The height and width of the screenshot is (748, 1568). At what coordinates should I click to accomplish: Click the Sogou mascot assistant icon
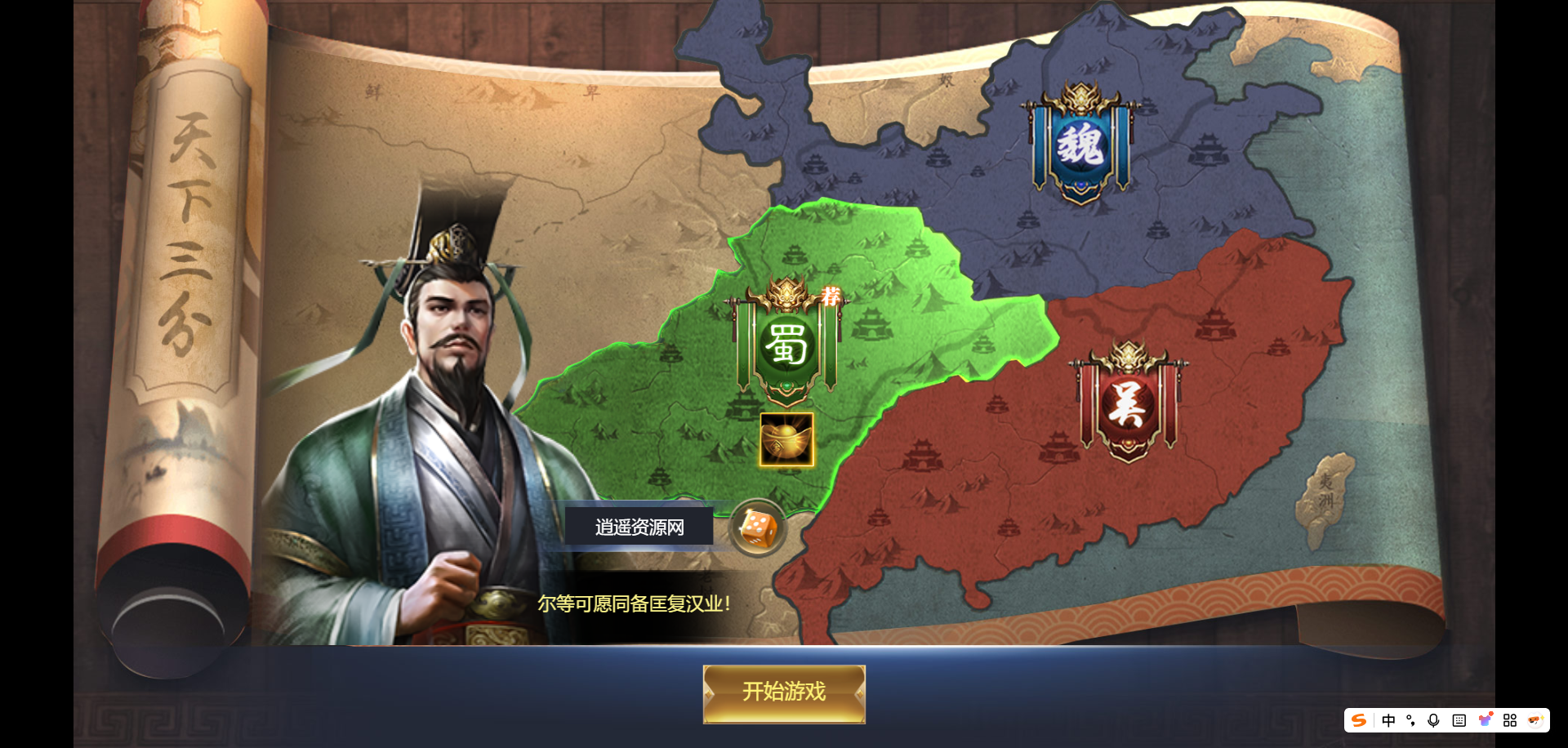tap(1536, 720)
